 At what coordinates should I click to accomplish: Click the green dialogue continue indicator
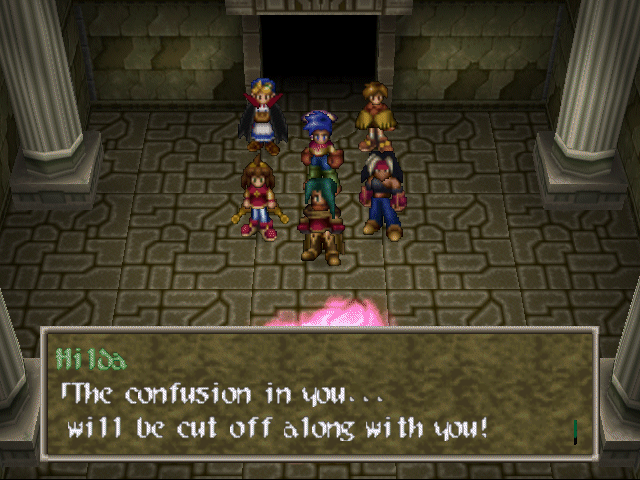point(576,431)
